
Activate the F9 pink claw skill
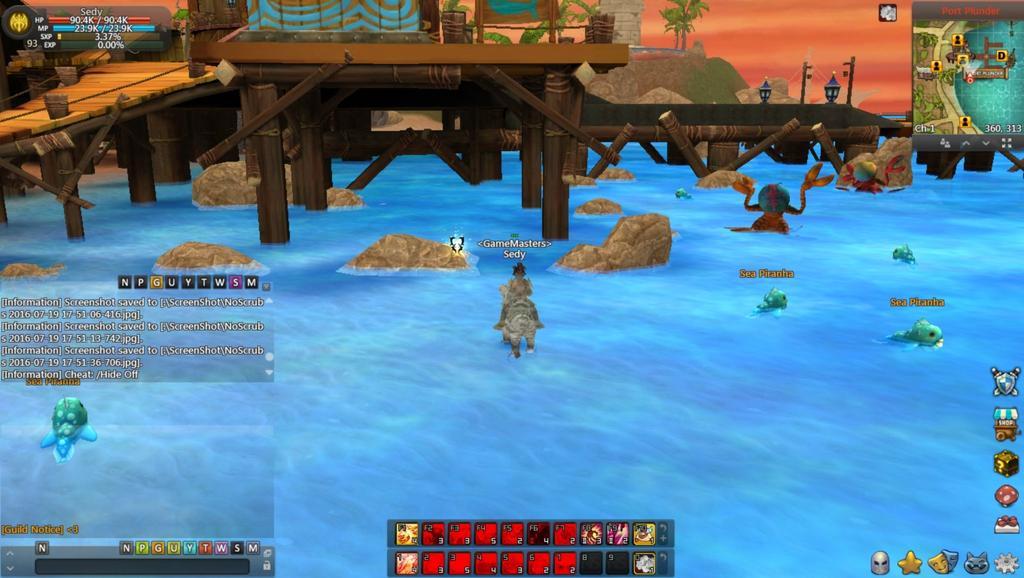[x=617, y=534]
